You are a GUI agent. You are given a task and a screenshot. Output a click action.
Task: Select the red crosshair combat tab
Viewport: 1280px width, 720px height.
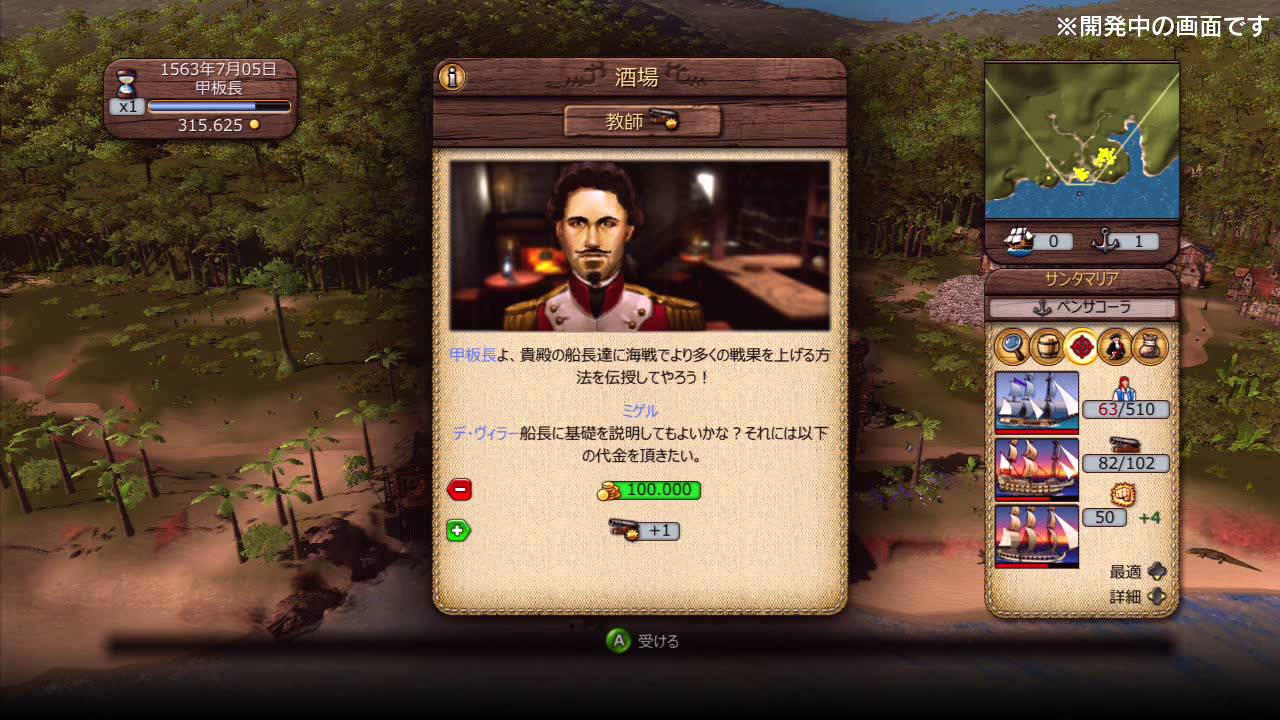[x=1081, y=346]
